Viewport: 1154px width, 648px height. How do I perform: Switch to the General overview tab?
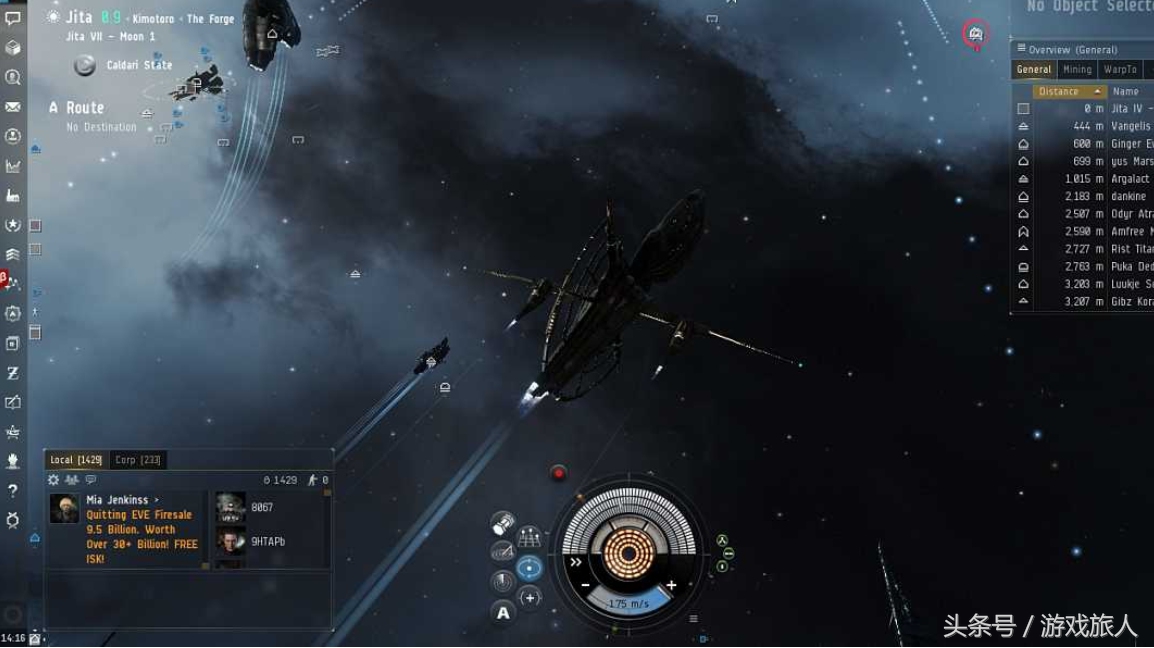click(x=1033, y=70)
